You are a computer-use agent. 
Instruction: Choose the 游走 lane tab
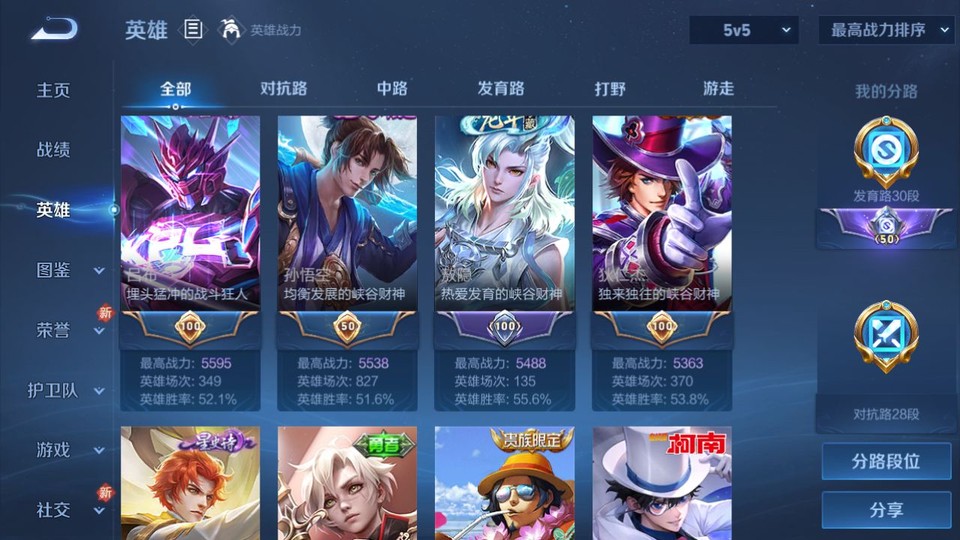click(718, 89)
